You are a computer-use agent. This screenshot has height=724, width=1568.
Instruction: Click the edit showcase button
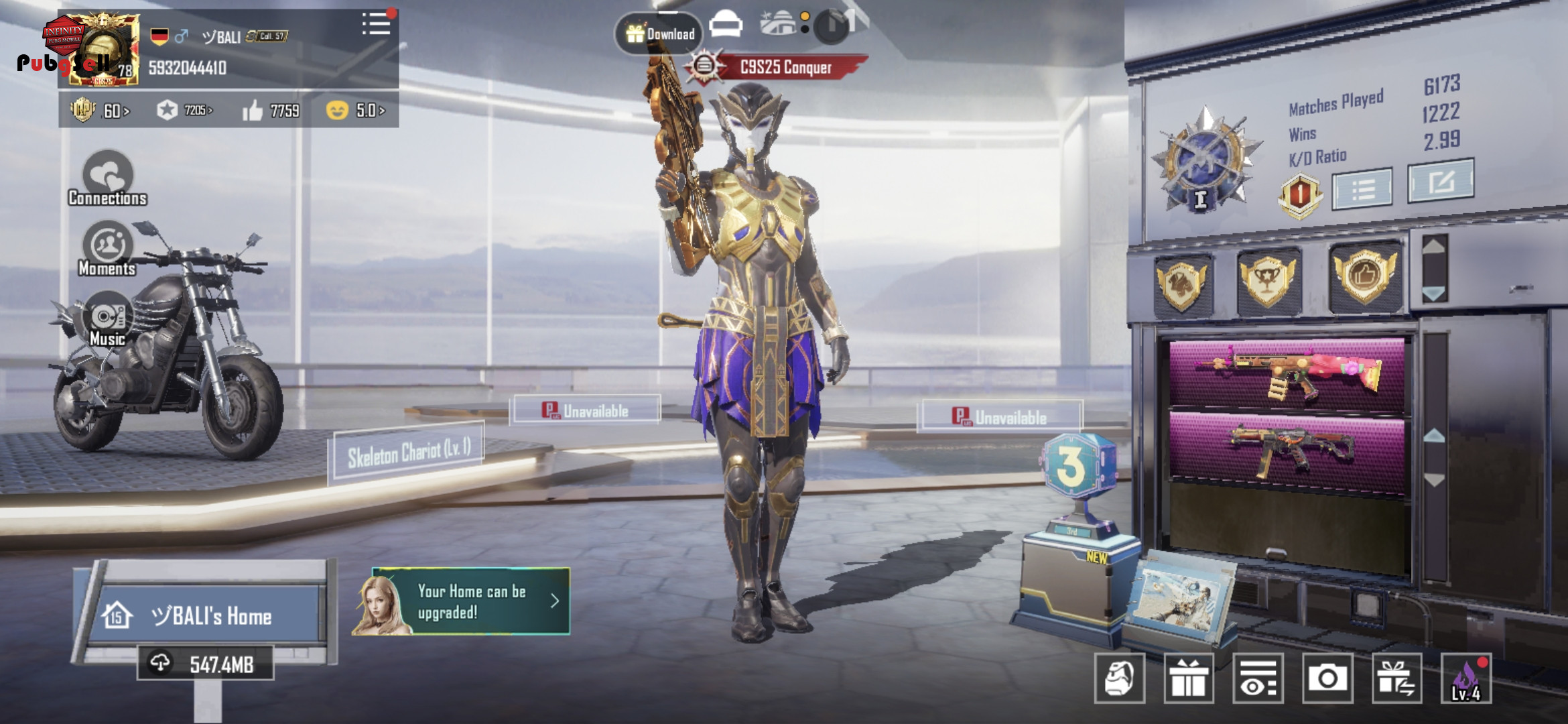(x=1441, y=181)
